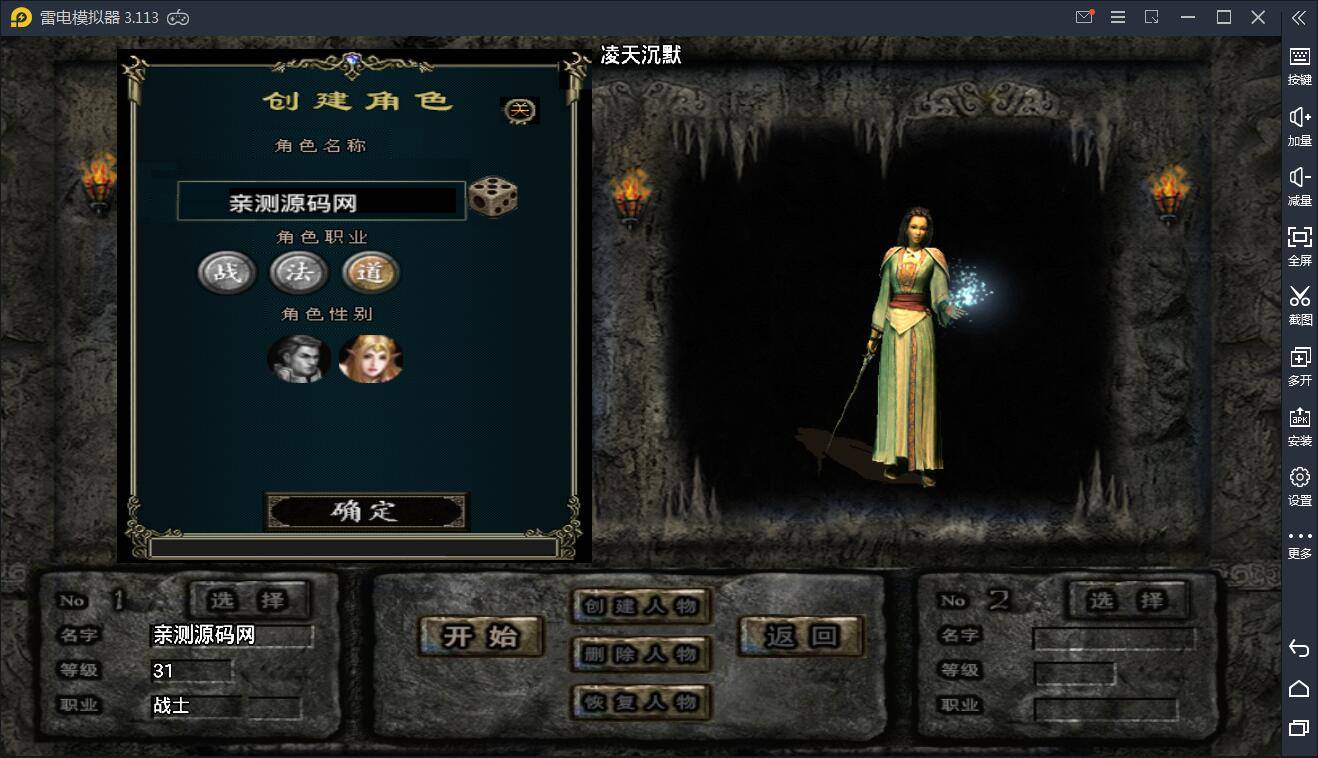Open the hamburger menu in the title bar
The width and height of the screenshot is (1318, 758).
point(1117,16)
